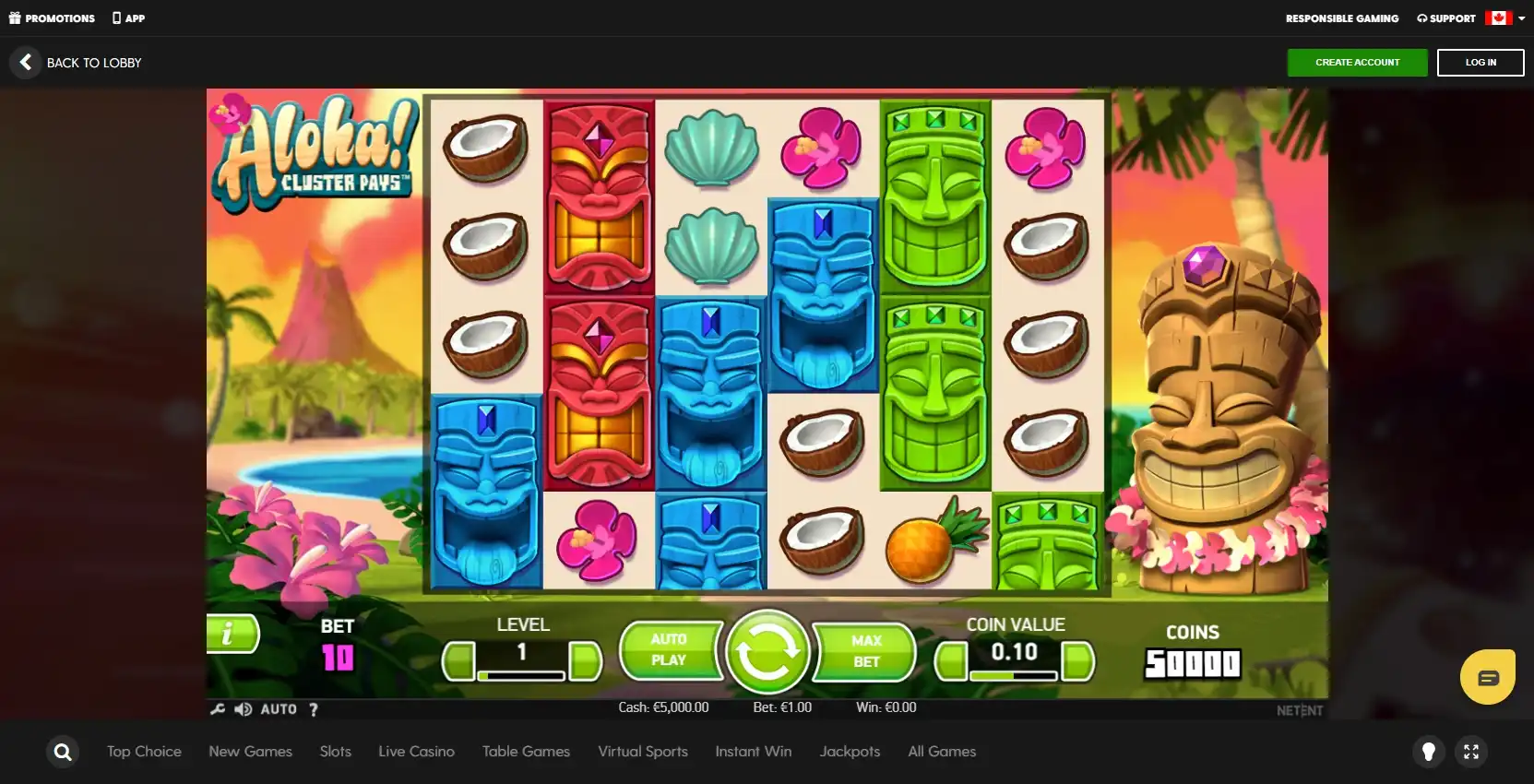
Task: Switch to the Live Casino tab
Action: (x=416, y=752)
